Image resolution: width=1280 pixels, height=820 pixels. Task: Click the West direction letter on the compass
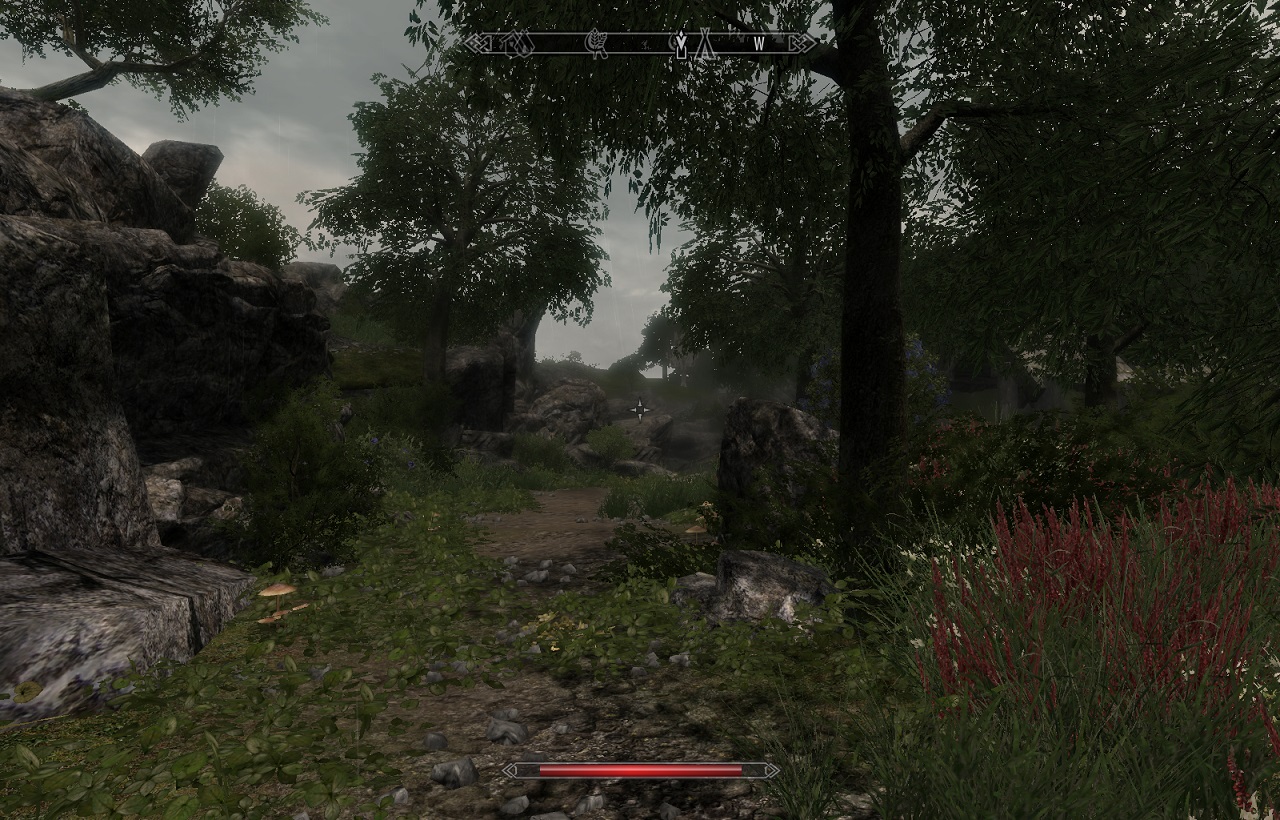(758, 43)
